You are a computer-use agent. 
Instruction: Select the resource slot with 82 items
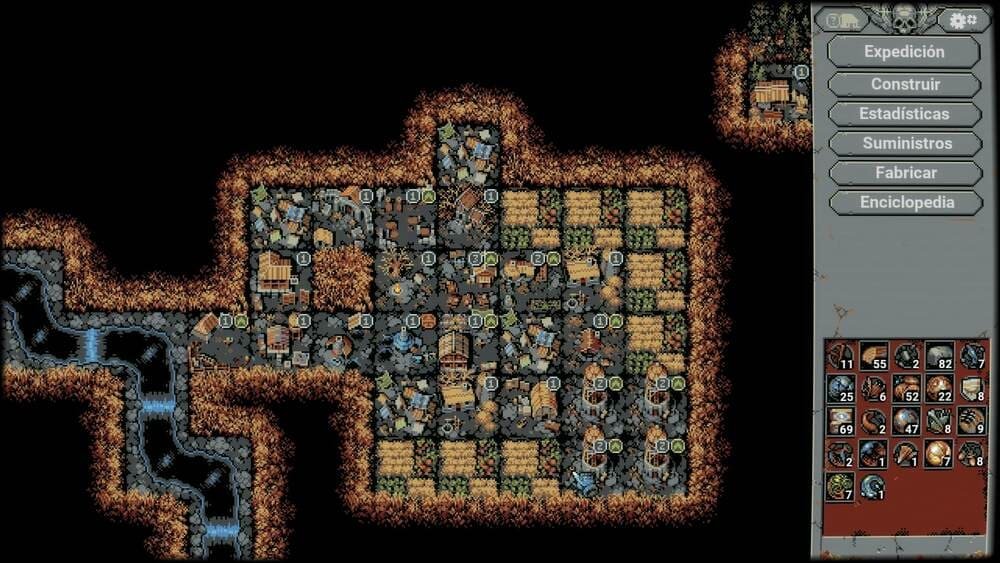point(939,356)
